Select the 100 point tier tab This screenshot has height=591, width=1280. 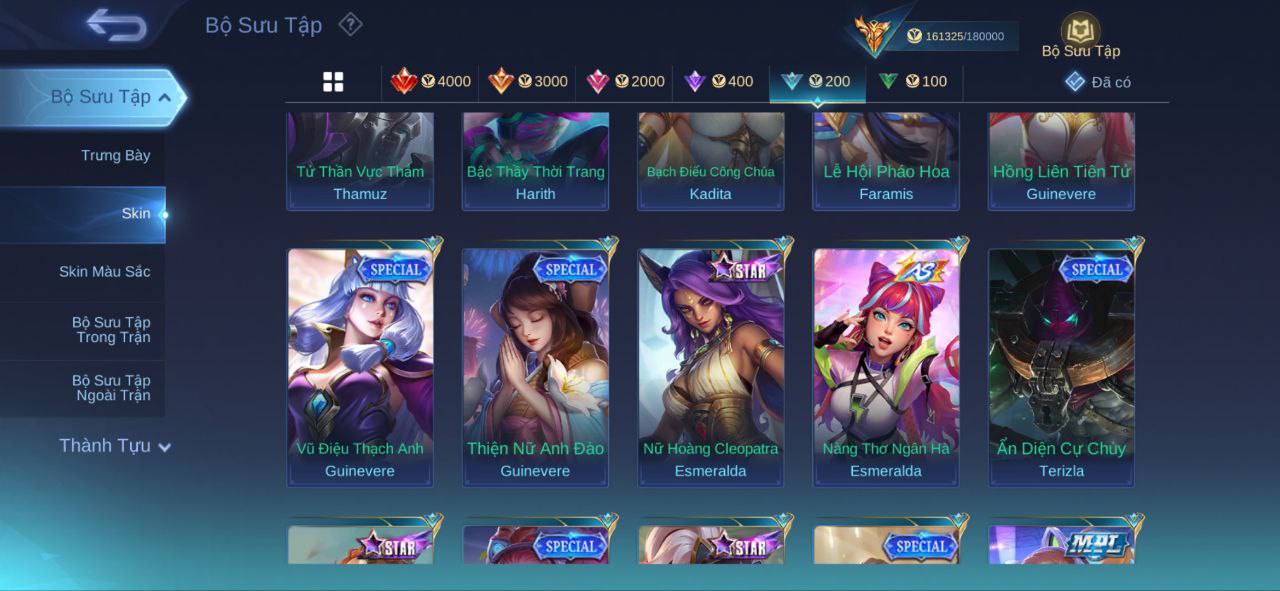click(913, 82)
